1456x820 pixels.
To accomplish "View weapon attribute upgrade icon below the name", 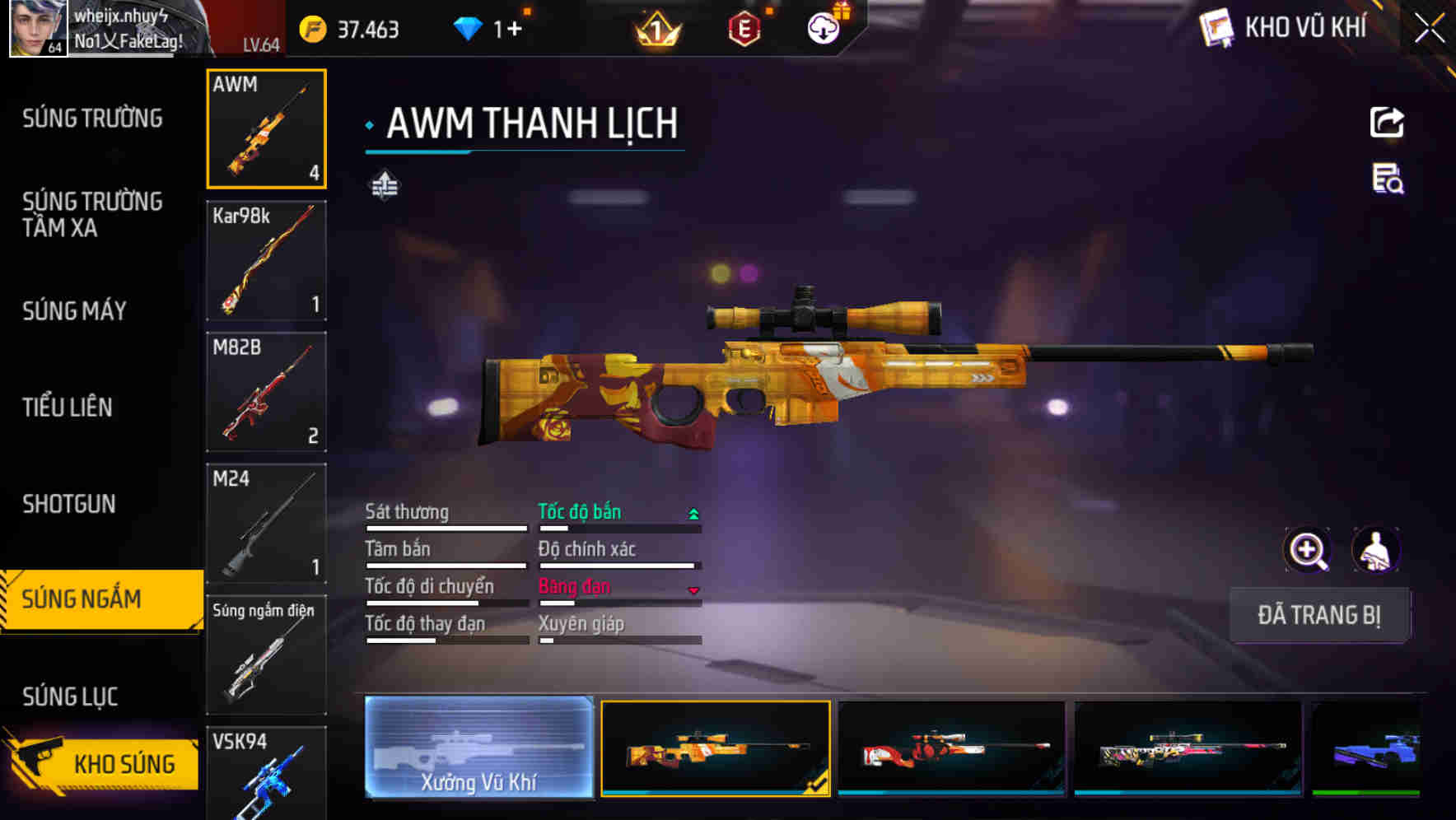I will tap(384, 185).
